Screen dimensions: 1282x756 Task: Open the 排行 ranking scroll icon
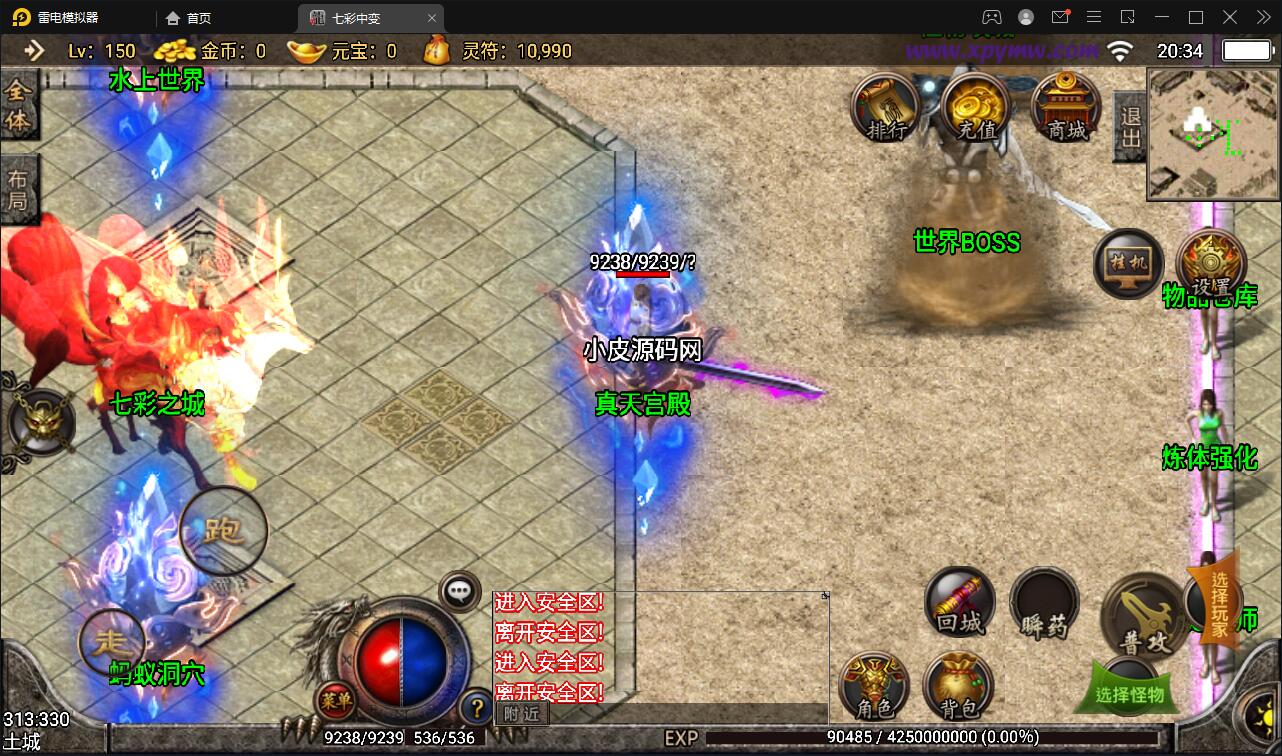tap(885, 107)
